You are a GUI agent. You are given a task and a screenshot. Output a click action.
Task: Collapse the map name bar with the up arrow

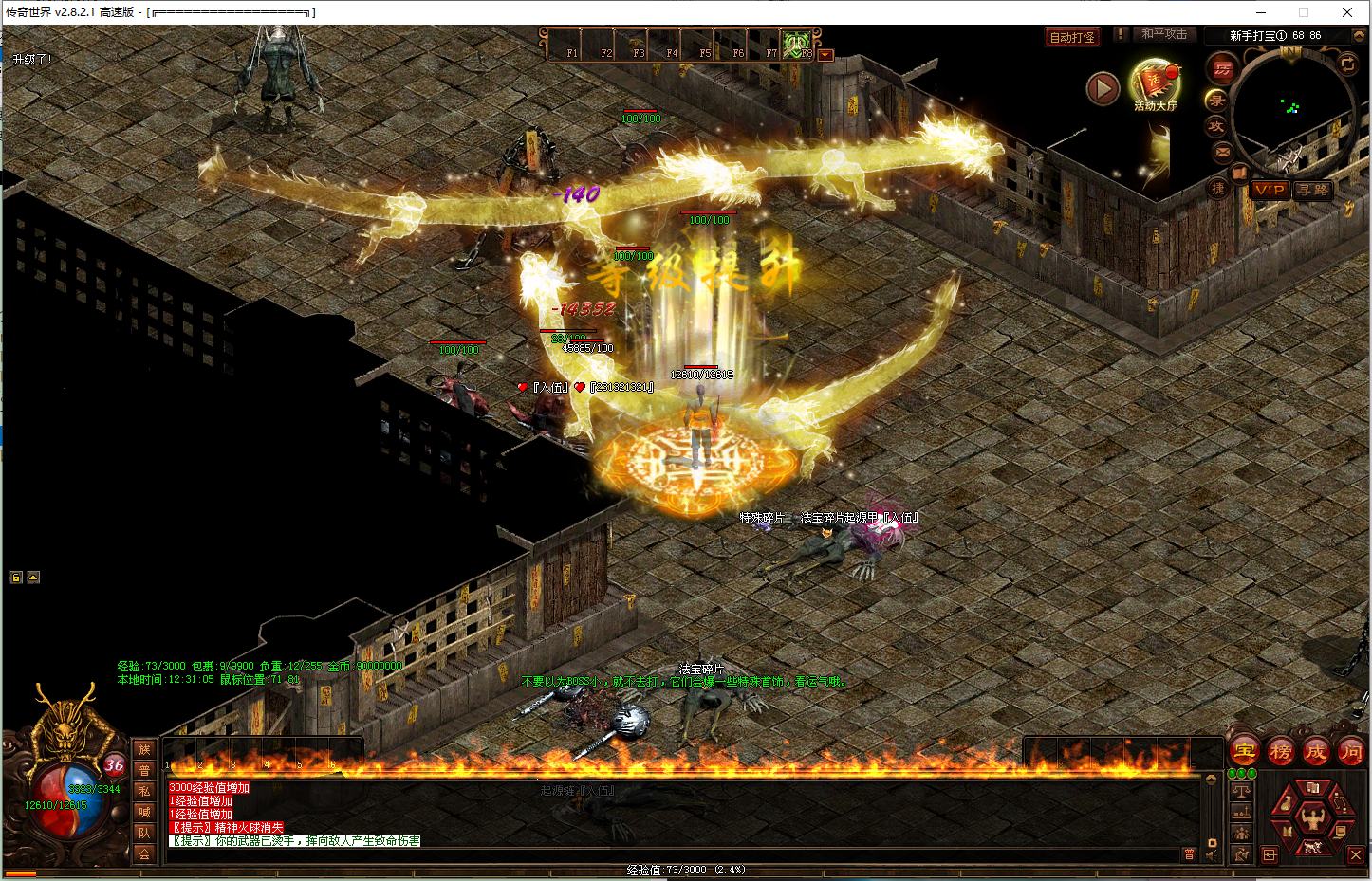[1358, 35]
